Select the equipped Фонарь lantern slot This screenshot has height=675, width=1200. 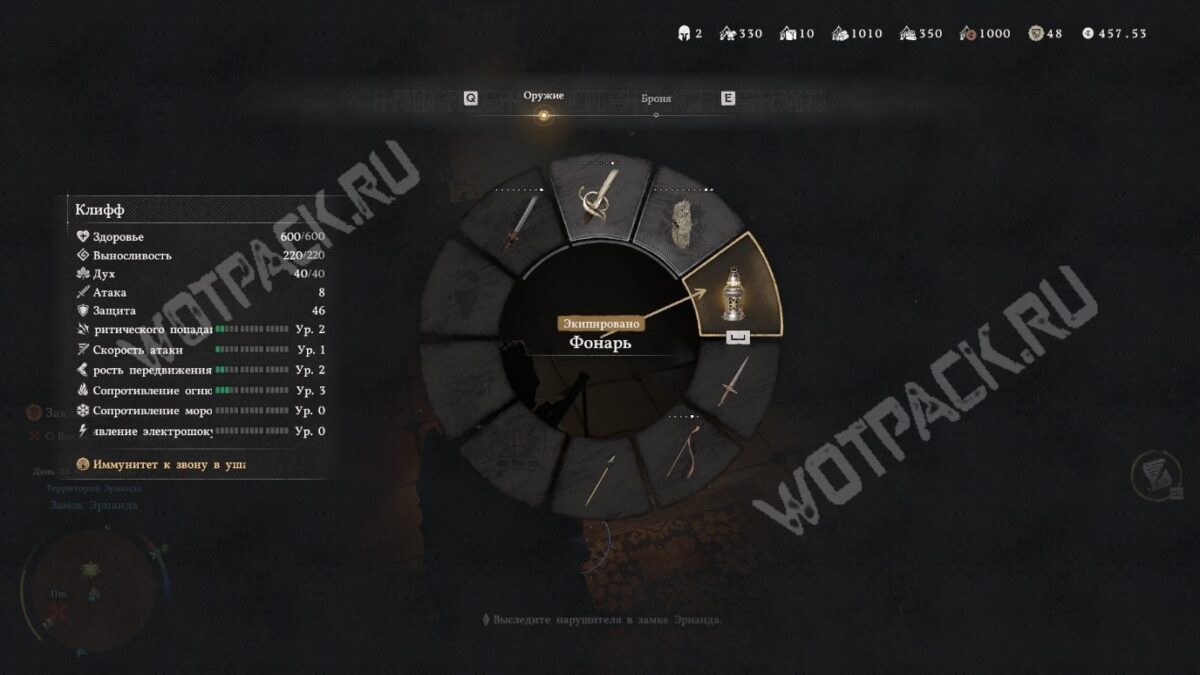click(735, 290)
